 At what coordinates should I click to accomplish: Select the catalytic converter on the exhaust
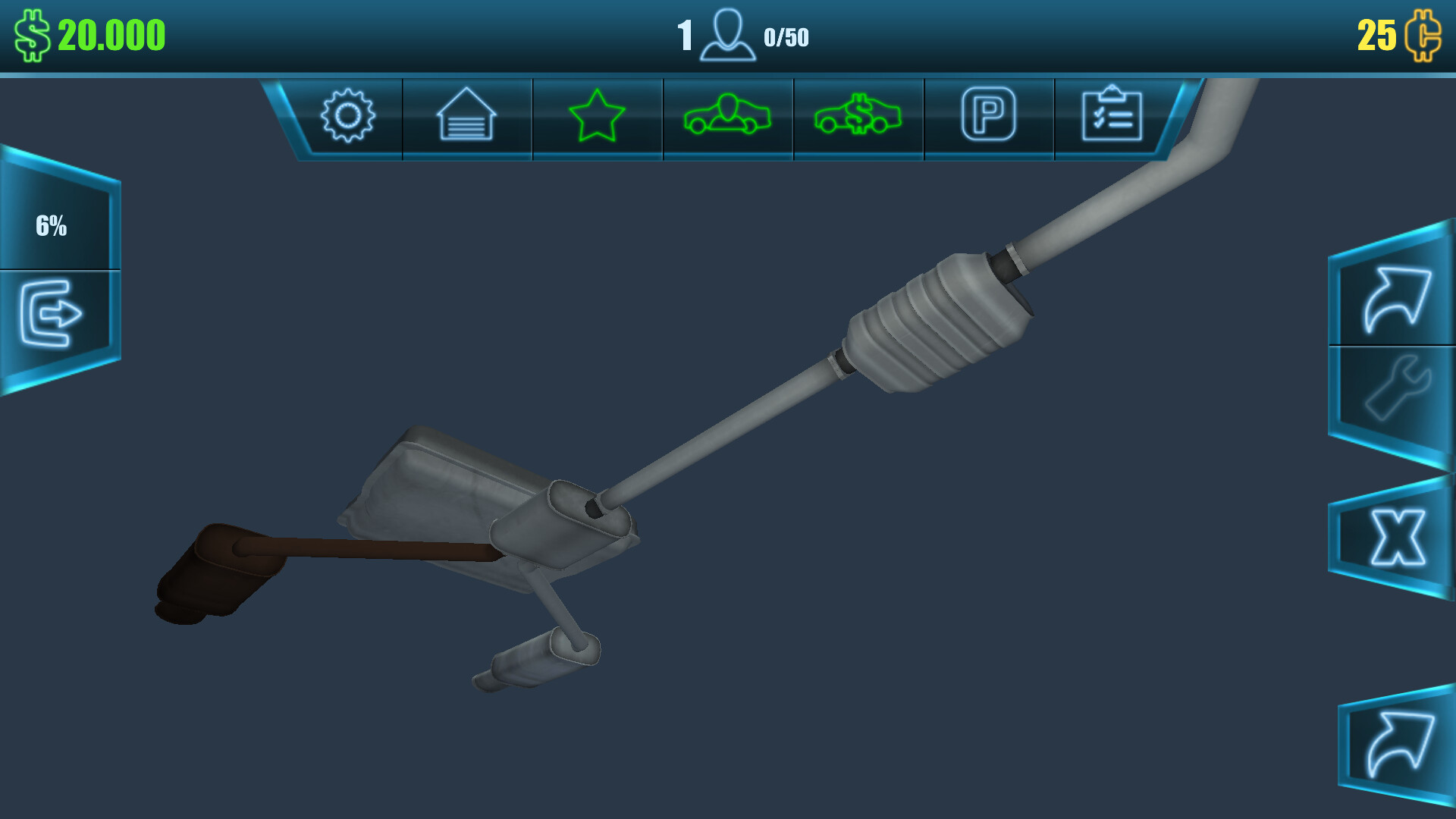pos(925,318)
